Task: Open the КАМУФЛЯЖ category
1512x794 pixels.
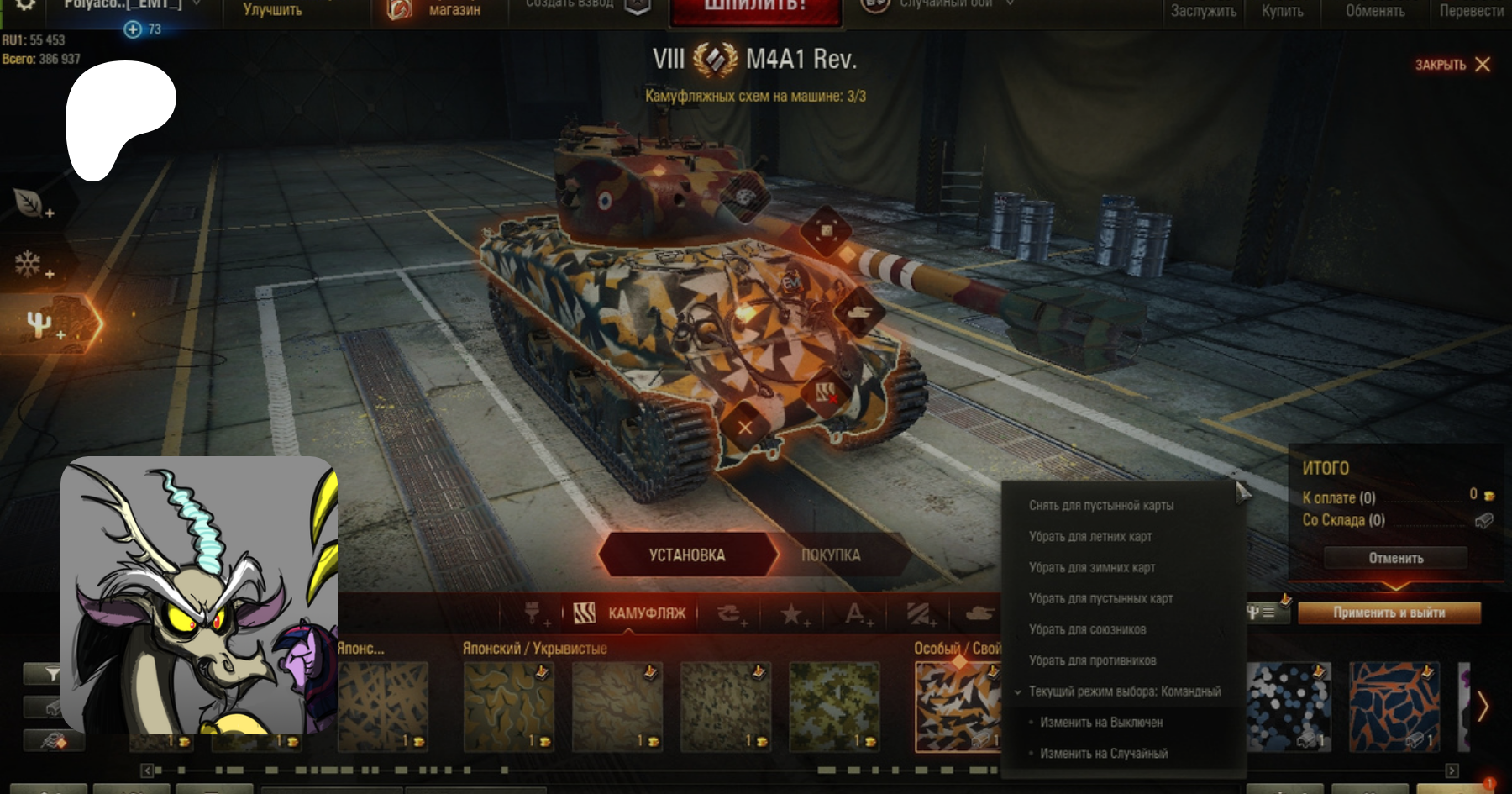Action: [x=630, y=613]
